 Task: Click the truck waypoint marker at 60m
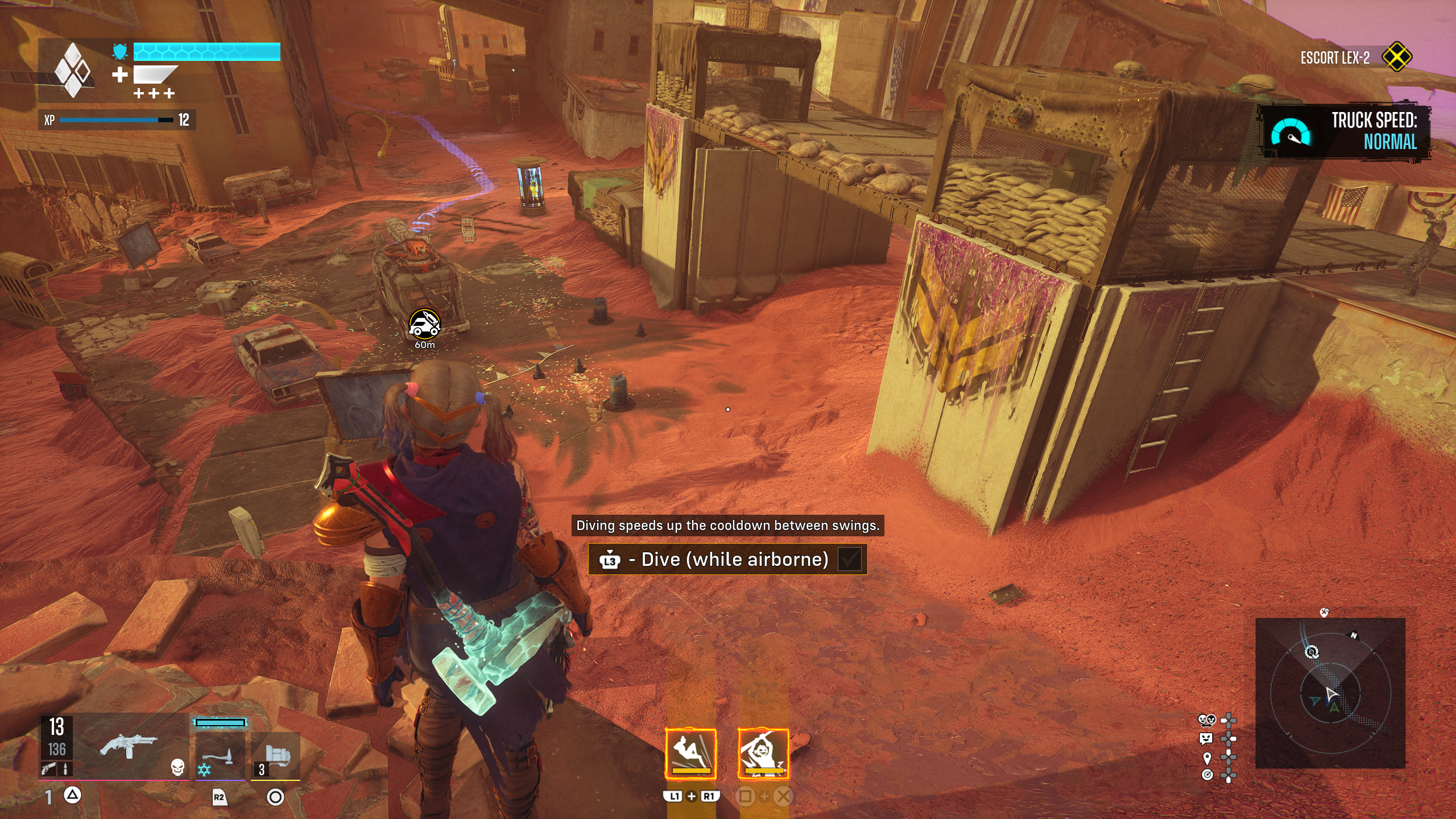click(x=424, y=325)
